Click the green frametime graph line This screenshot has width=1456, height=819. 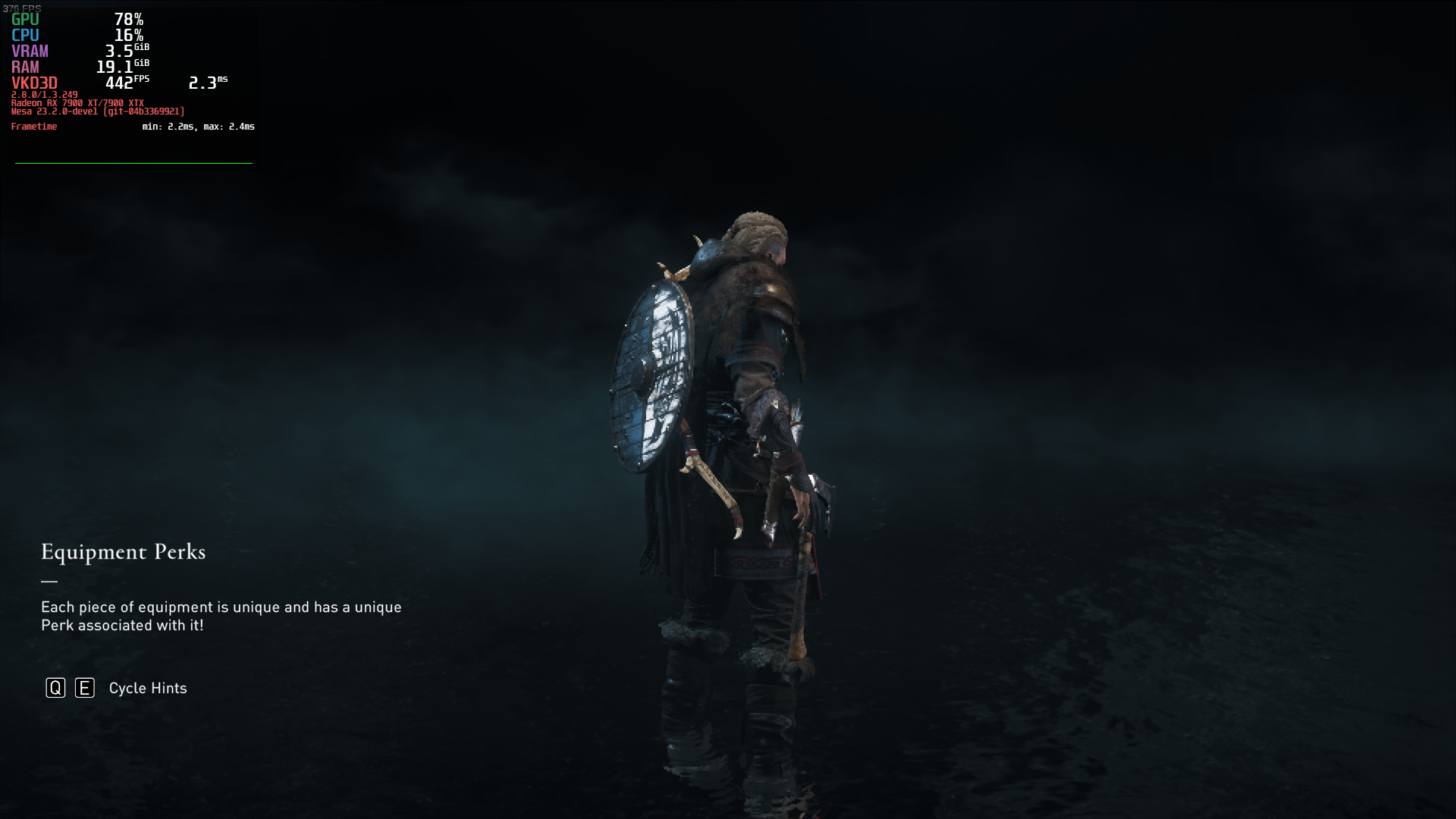point(133,162)
